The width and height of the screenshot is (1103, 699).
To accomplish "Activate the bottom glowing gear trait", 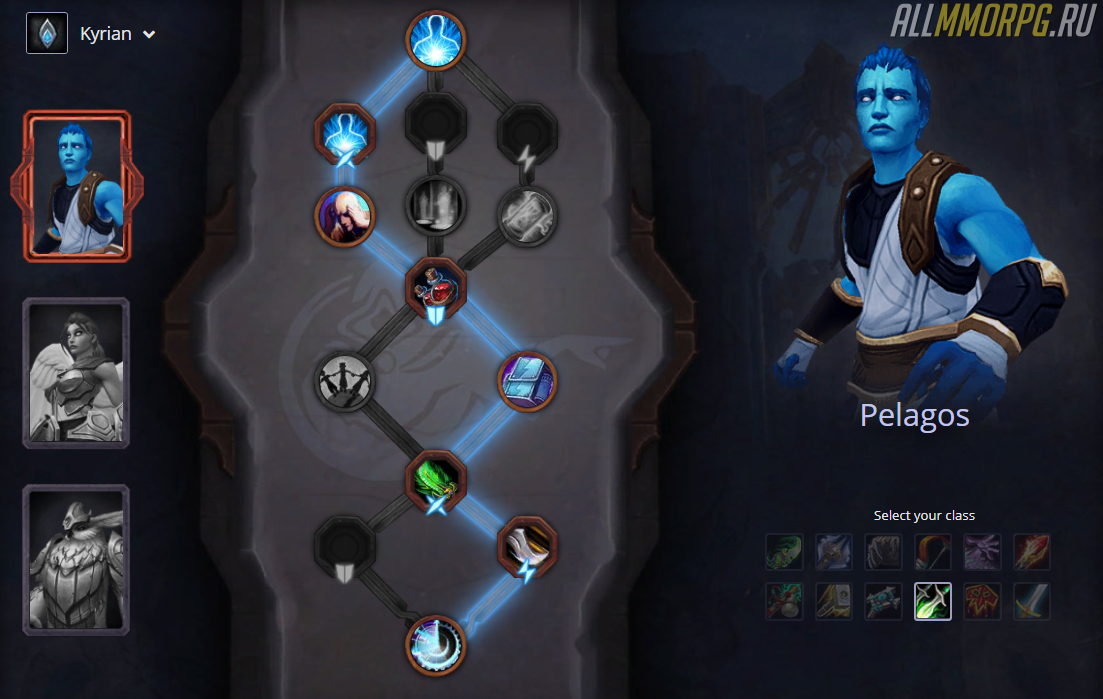I will pyautogui.click(x=437, y=645).
